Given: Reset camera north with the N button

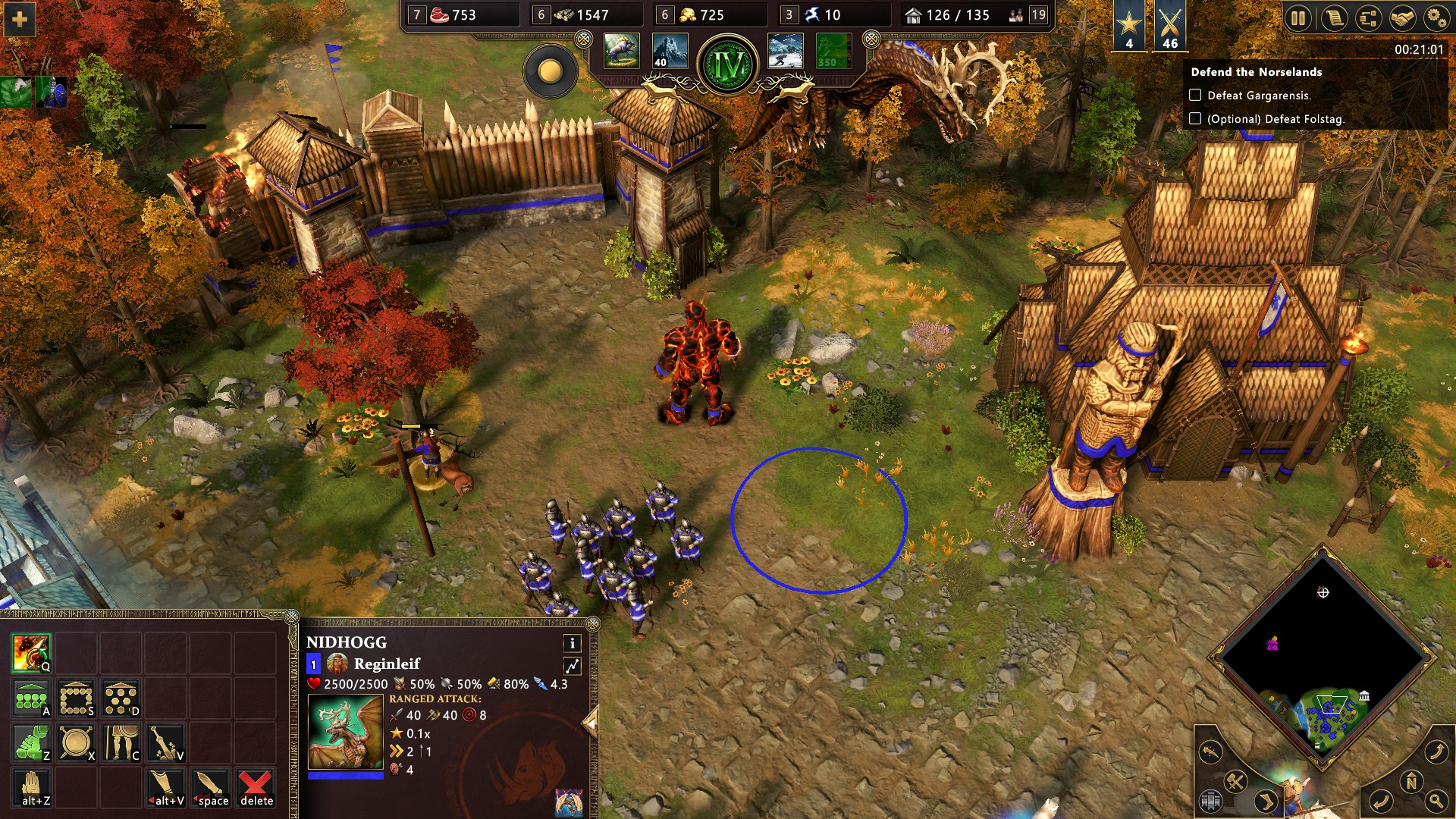Looking at the screenshot, I should (x=1410, y=781).
